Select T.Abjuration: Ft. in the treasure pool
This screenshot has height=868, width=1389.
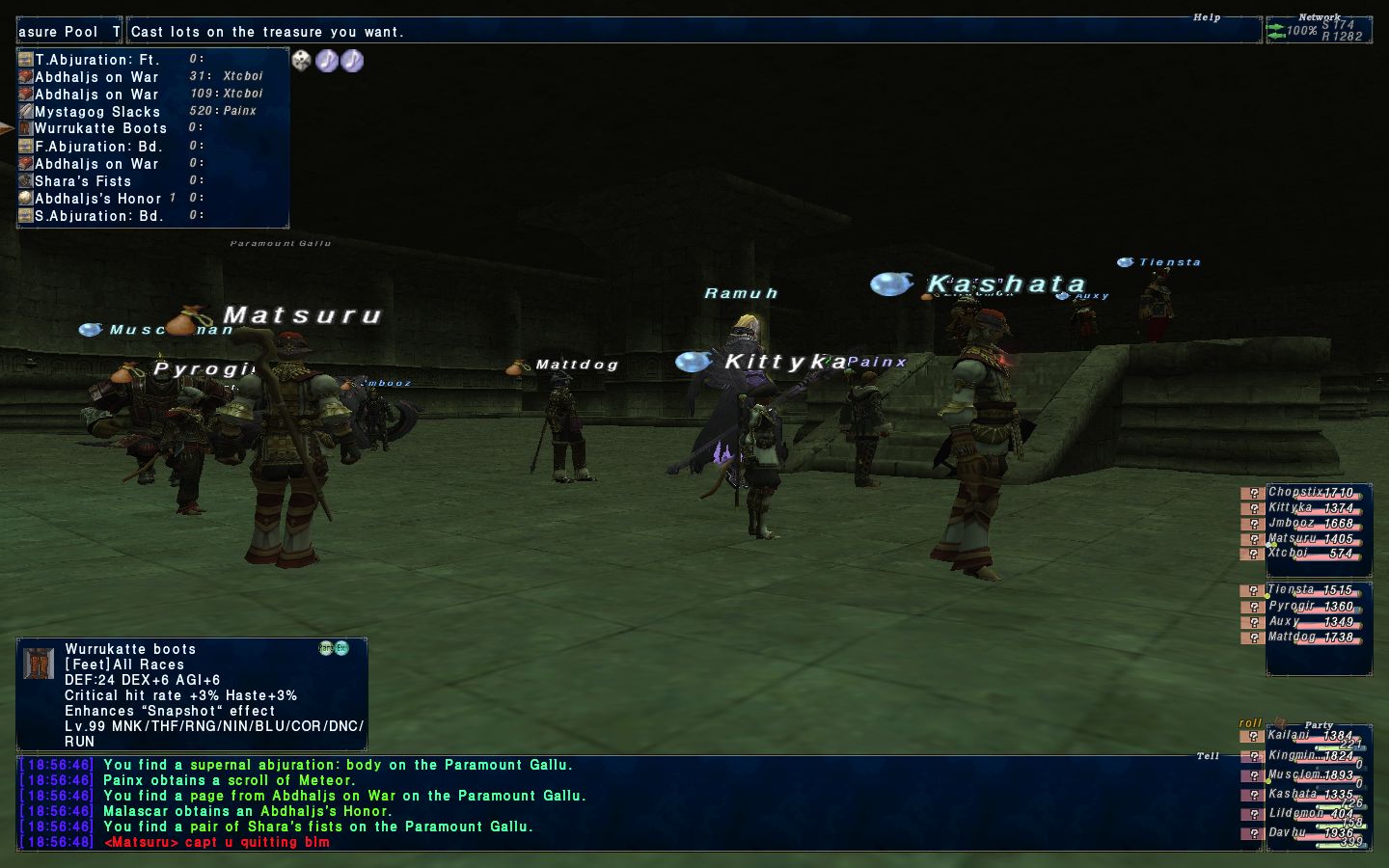pos(96,60)
